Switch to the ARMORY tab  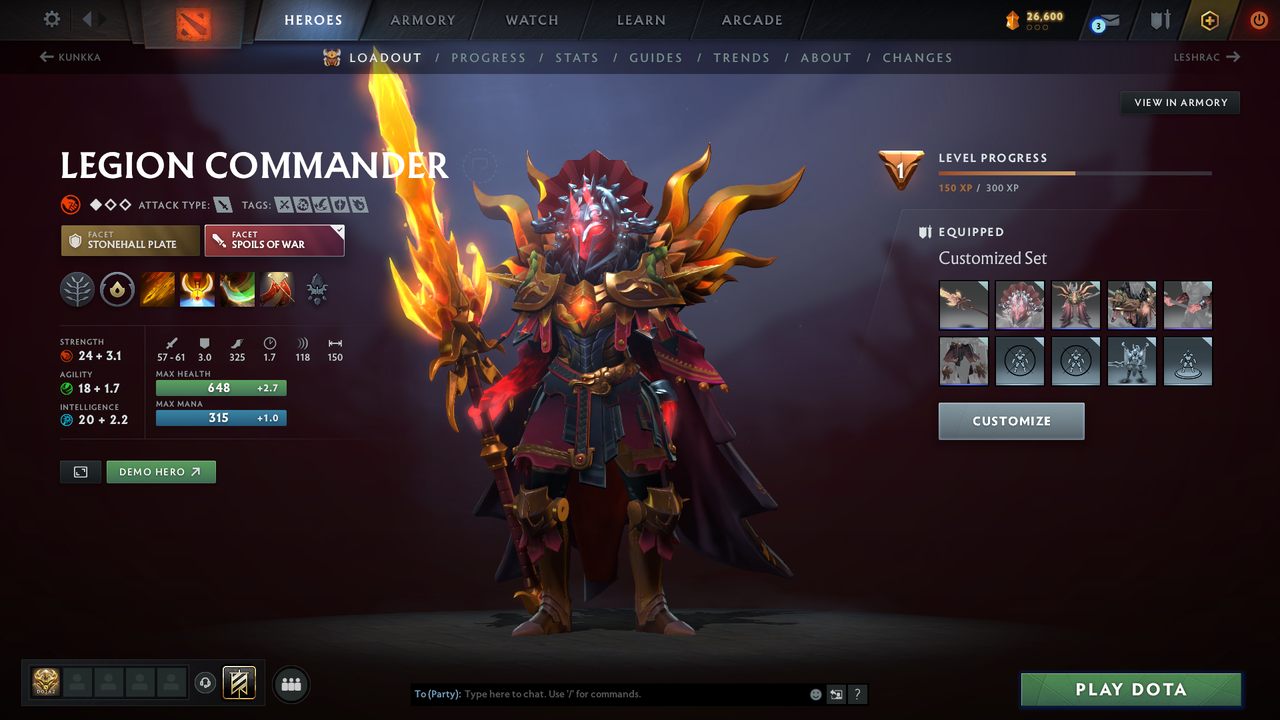422,19
